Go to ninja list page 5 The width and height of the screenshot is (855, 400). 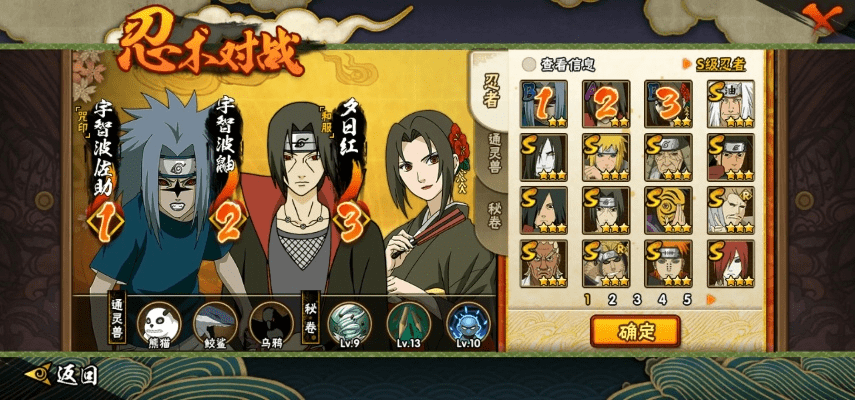(x=687, y=298)
